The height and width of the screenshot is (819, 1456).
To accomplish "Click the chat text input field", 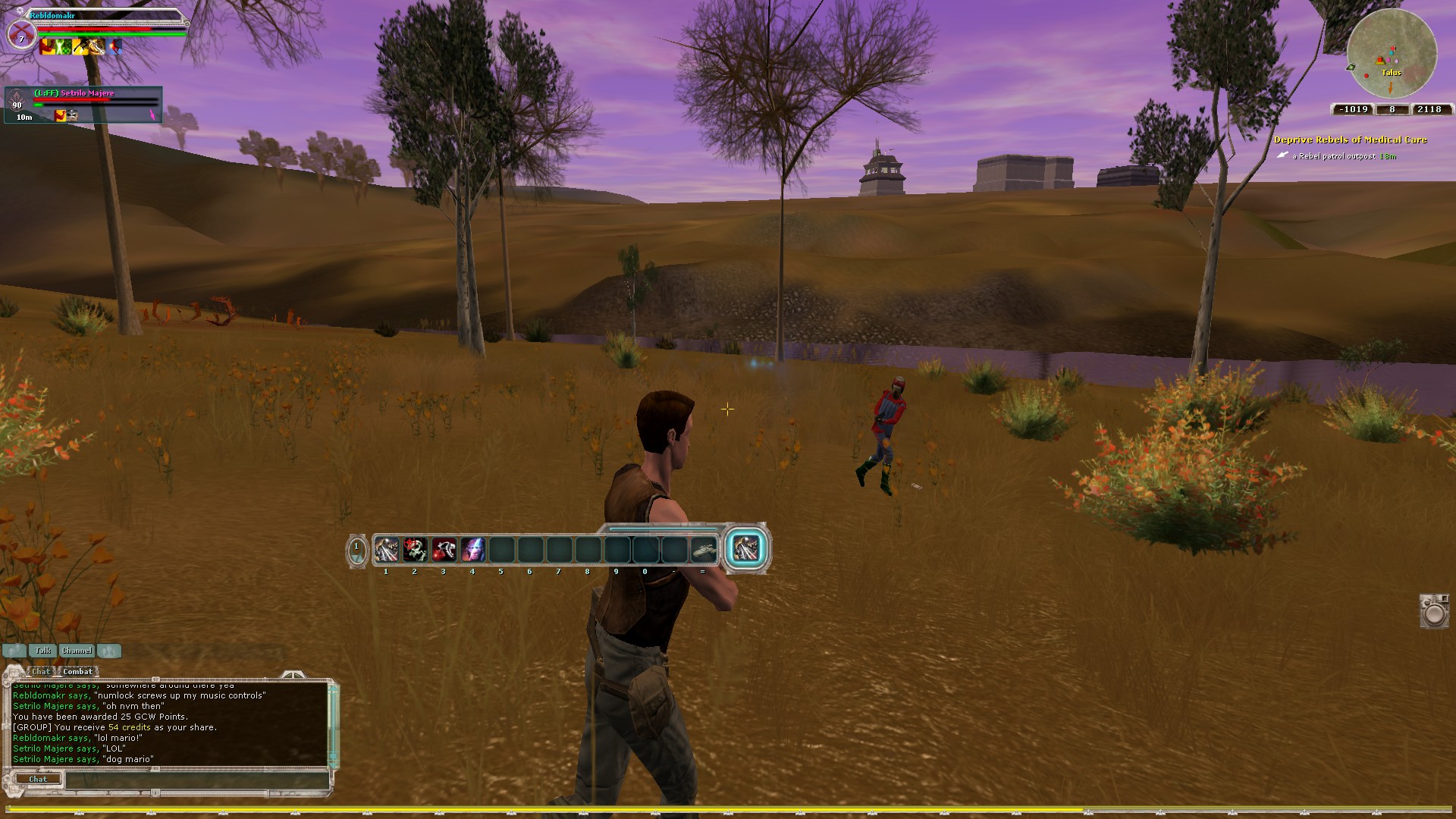I will pyautogui.click(x=197, y=779).
